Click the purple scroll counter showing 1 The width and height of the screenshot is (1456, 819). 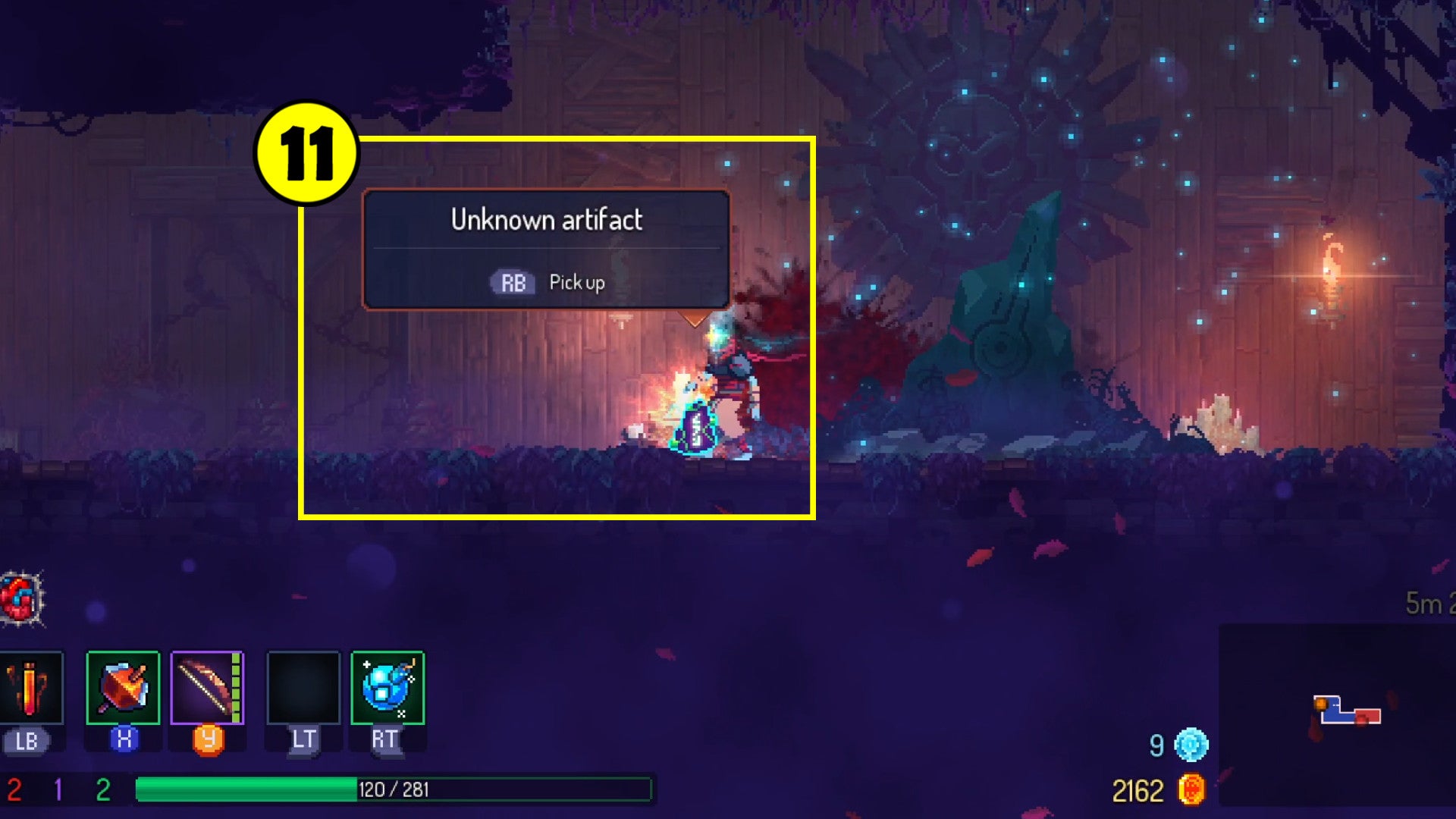pos(57,789)
